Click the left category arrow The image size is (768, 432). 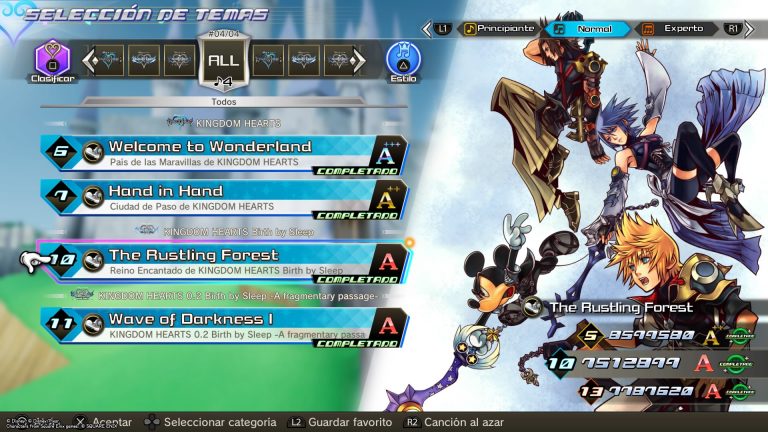88,60
